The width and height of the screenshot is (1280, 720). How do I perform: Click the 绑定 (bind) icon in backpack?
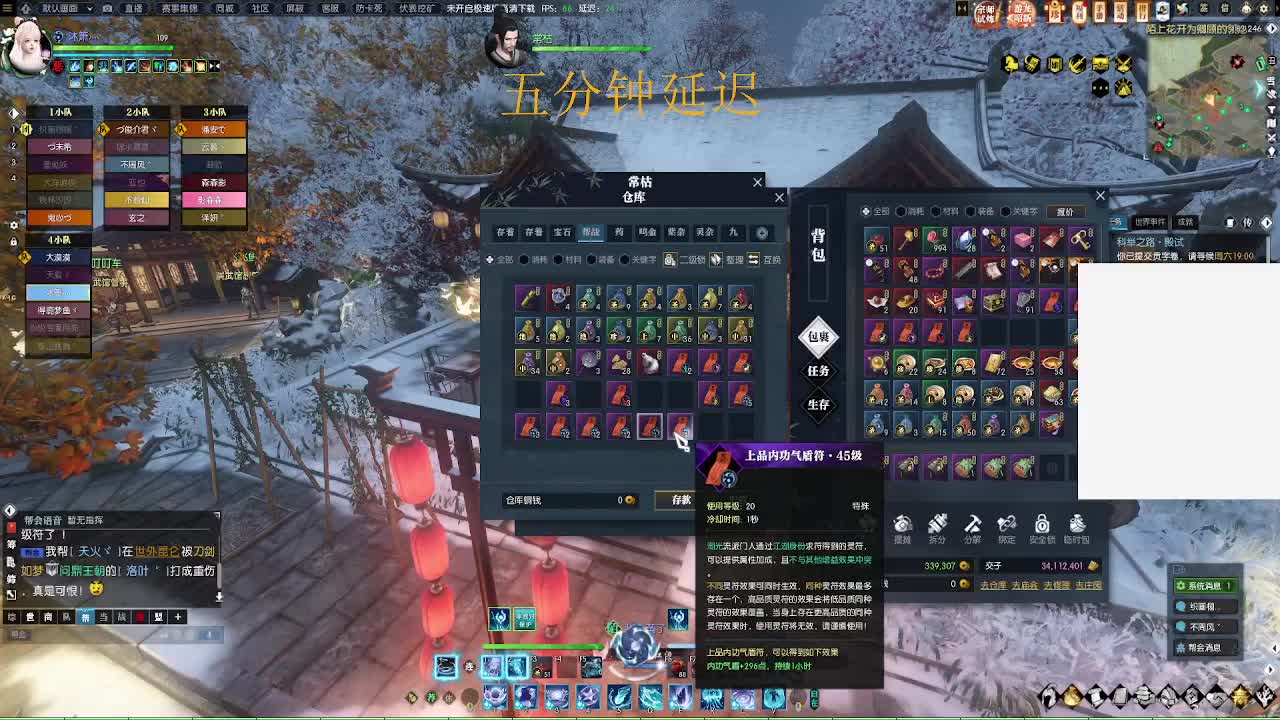pyautogui.click(x=1006, y=525)
